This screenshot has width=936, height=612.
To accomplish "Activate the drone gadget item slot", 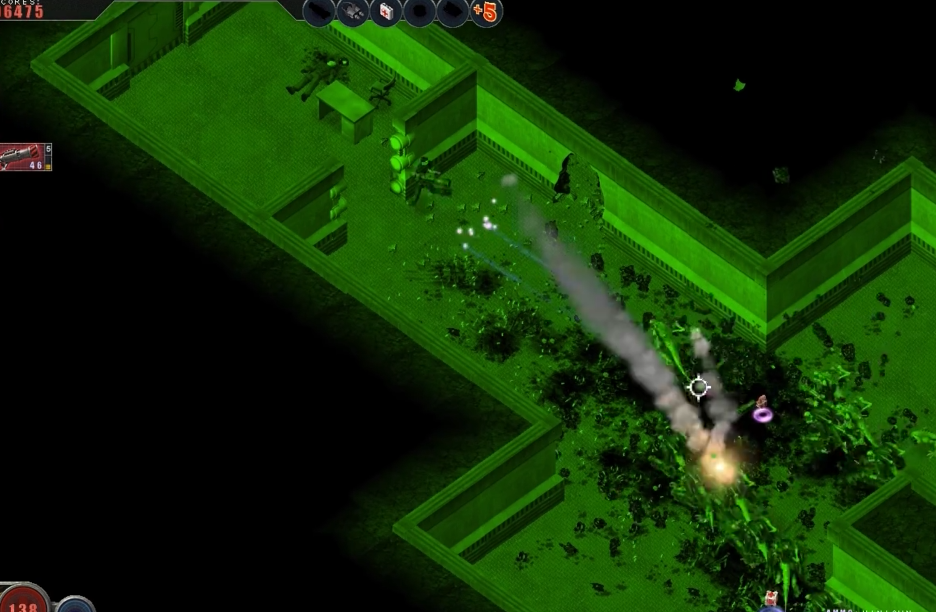I will 352,12.
